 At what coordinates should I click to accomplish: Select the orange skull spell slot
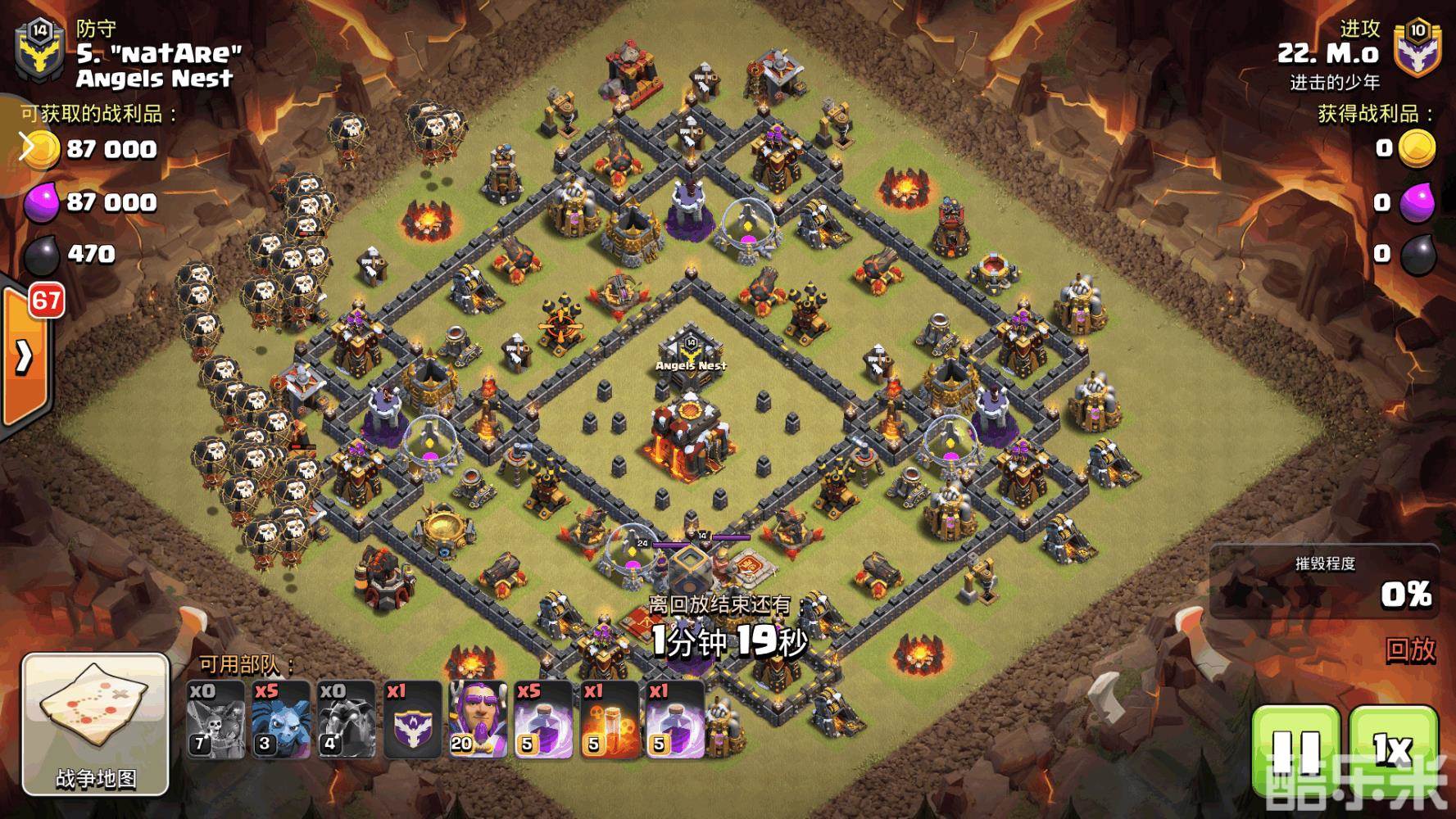click(609, 720)
